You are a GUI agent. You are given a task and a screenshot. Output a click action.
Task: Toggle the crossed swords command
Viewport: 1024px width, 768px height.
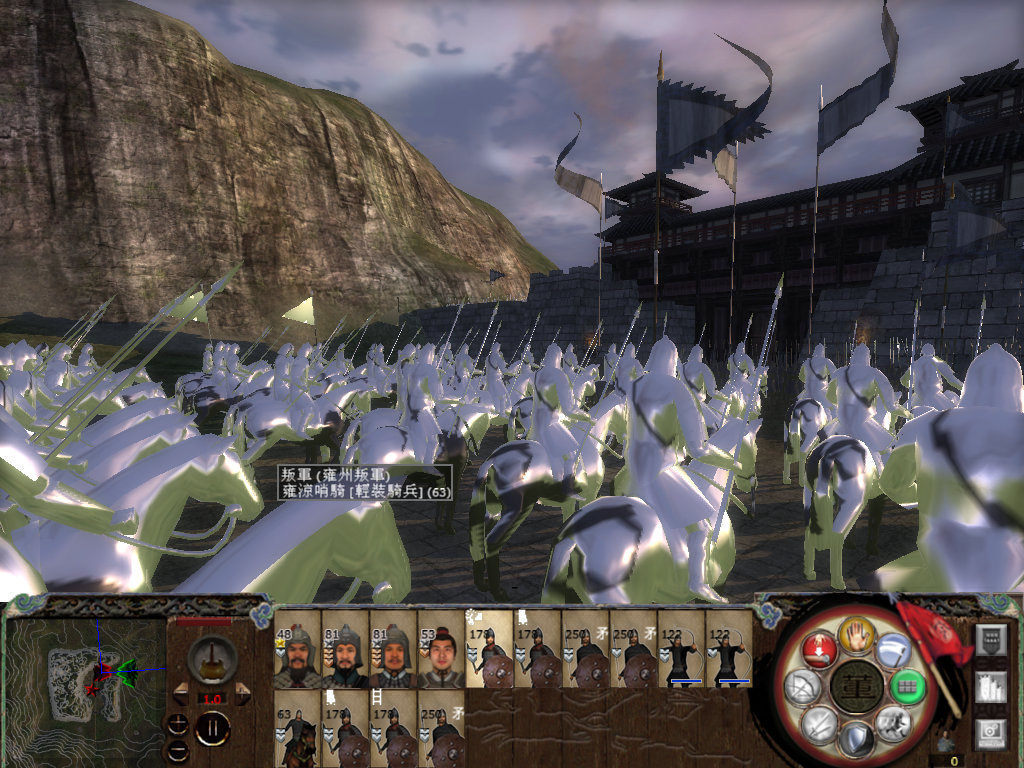818,723
